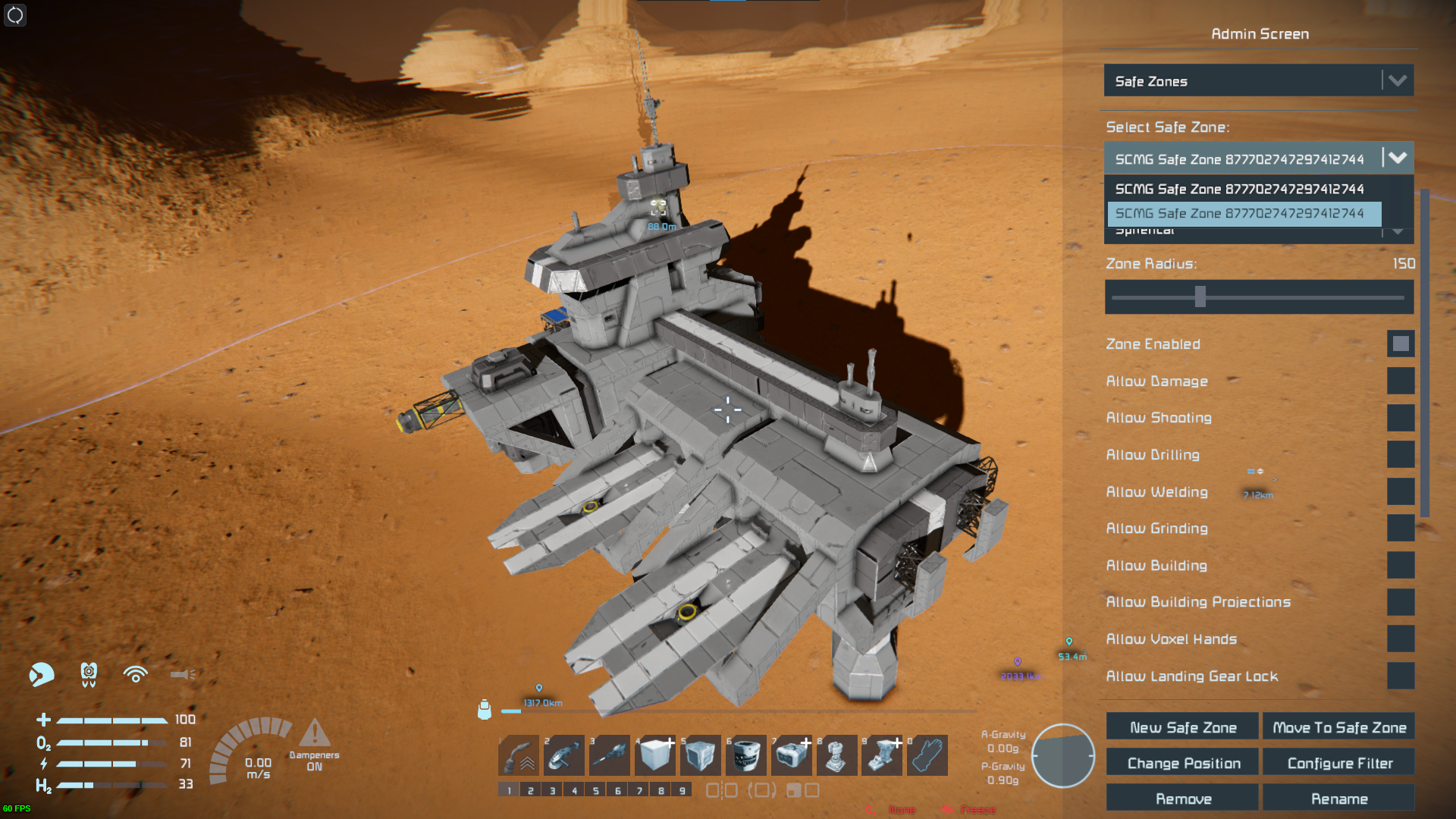
Task: Click the Move To Safe Zone button
Action: coord(1338,727)
